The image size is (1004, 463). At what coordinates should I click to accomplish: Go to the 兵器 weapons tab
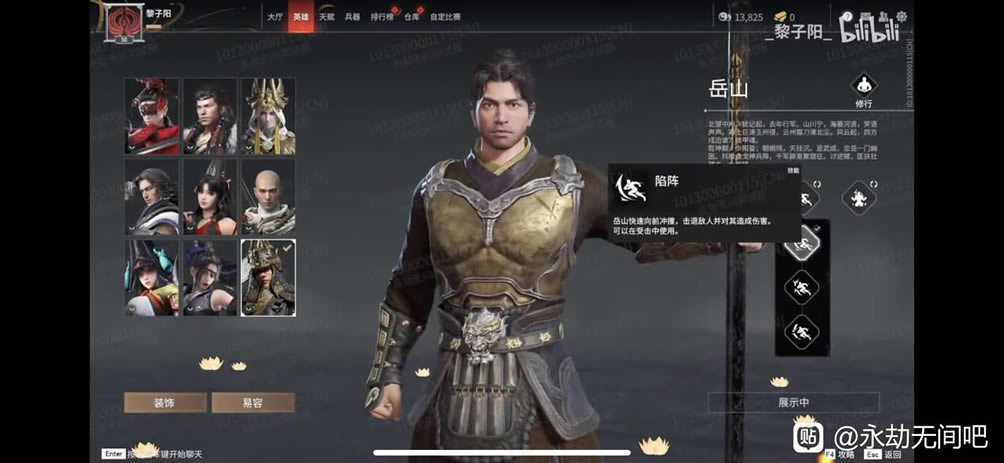pos(353,17)
